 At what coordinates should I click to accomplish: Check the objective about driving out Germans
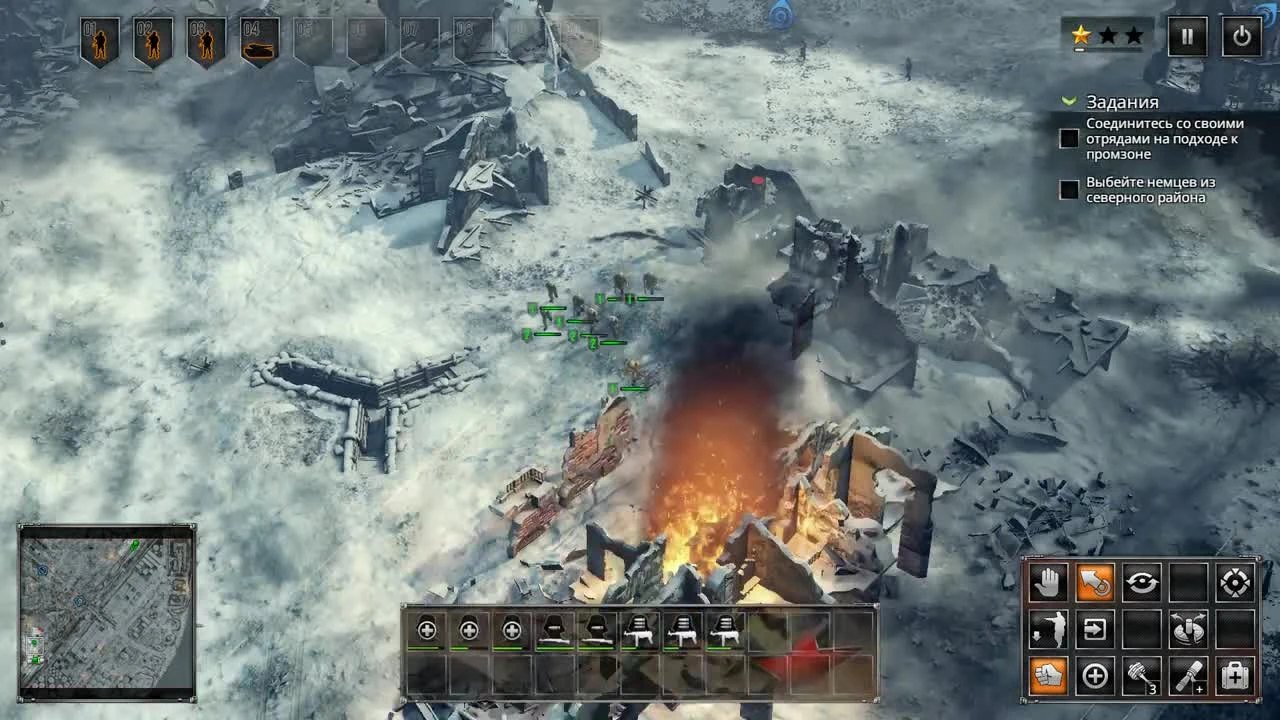(x=1067, y=190)
